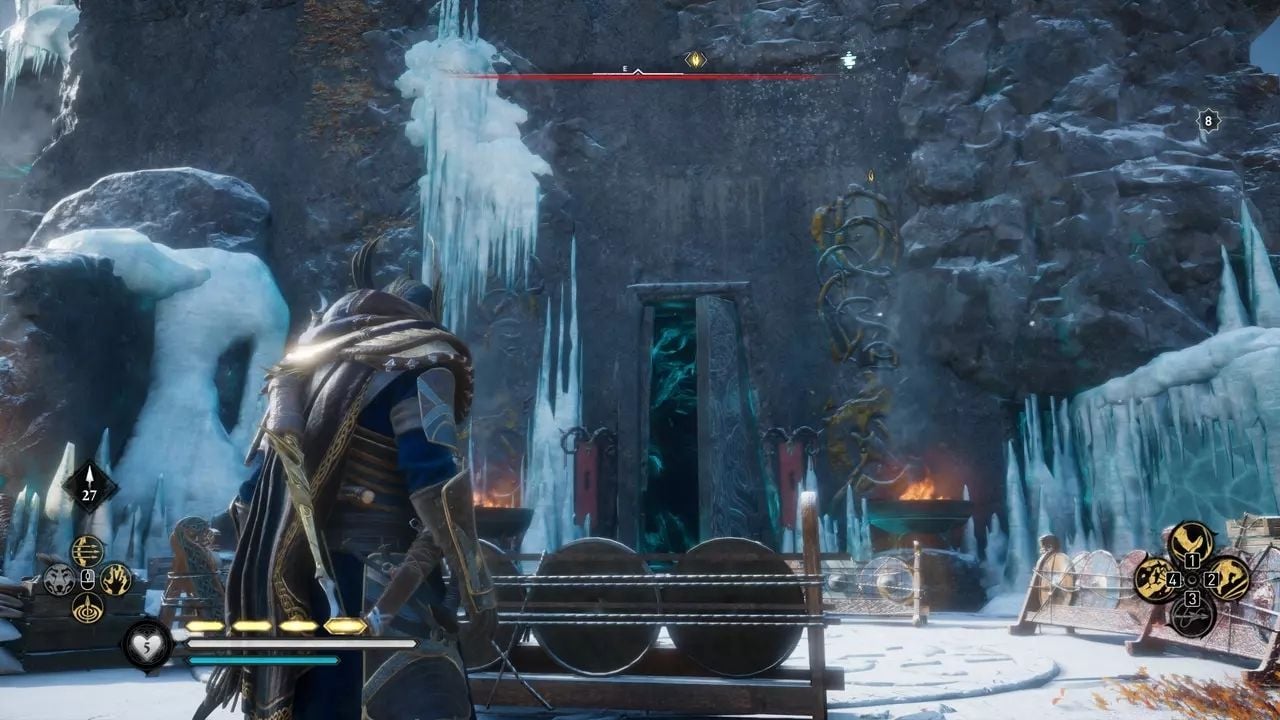Use the flaming hand ability
The width and height of the screenshot is (1280, 720).
pyautogui.click(x=116, y=579)
